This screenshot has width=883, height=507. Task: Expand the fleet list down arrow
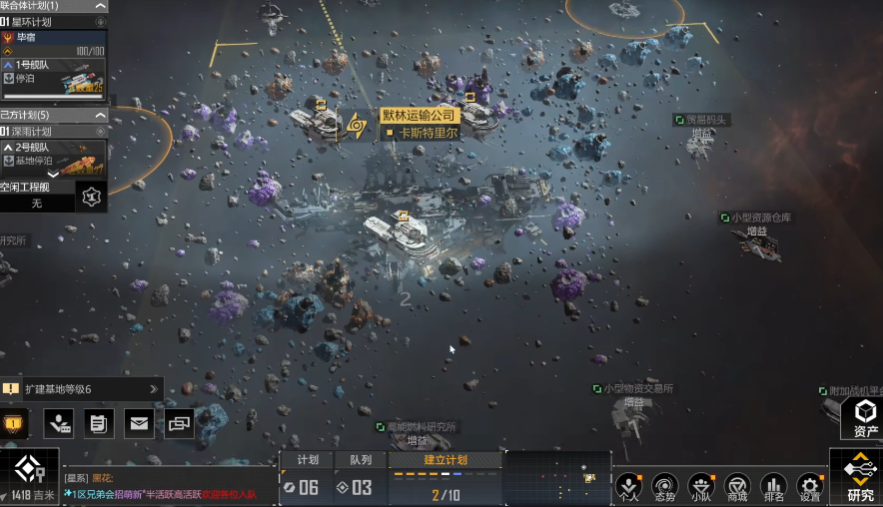(x=53, y=175)
